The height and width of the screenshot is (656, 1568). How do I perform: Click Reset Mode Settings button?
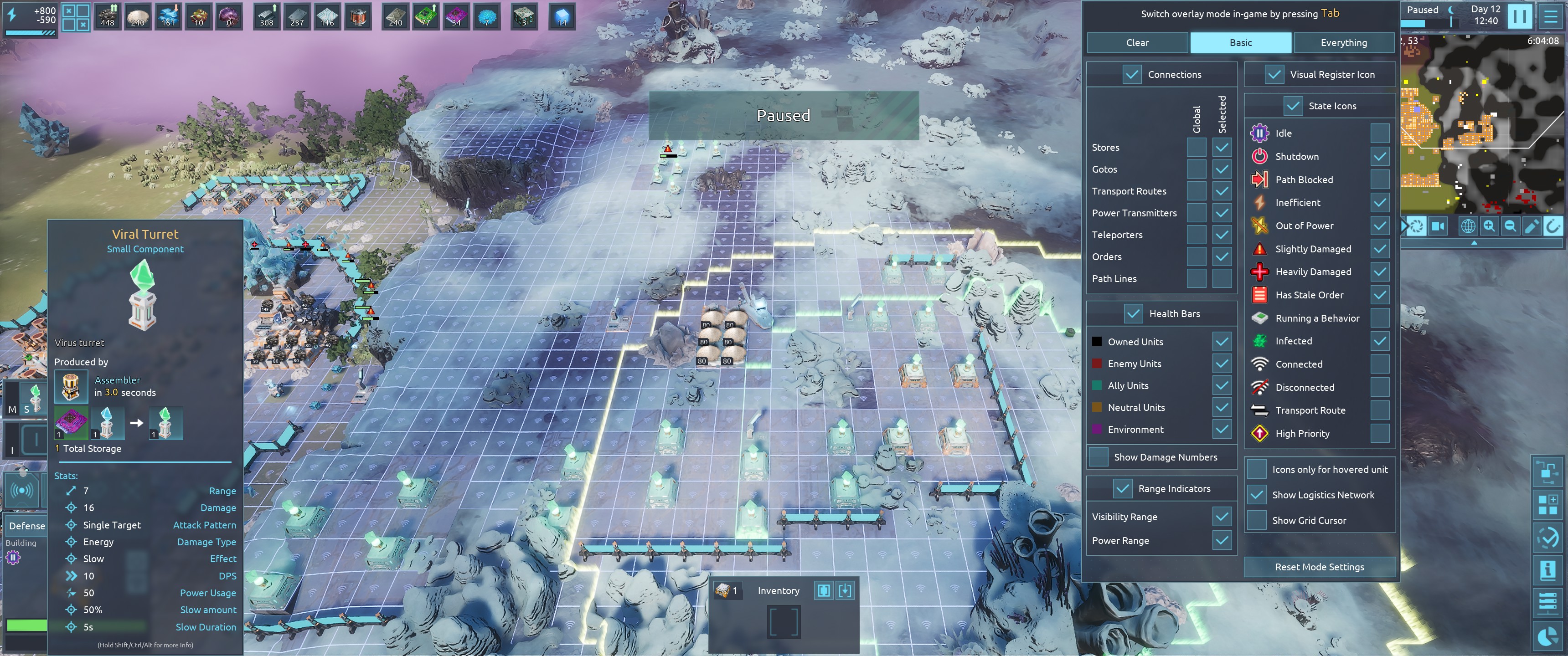click(x=1319, y=567)
